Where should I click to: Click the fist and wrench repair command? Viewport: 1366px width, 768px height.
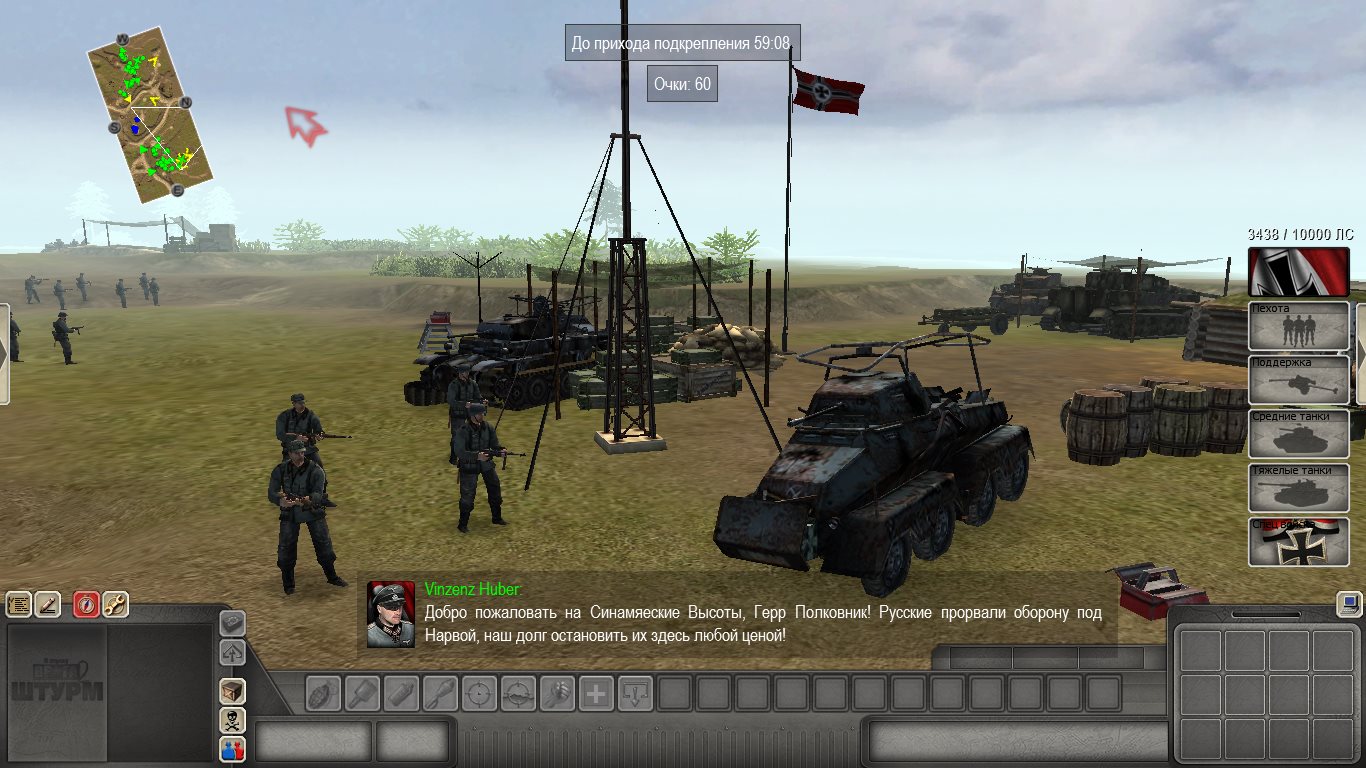(557, 693)
